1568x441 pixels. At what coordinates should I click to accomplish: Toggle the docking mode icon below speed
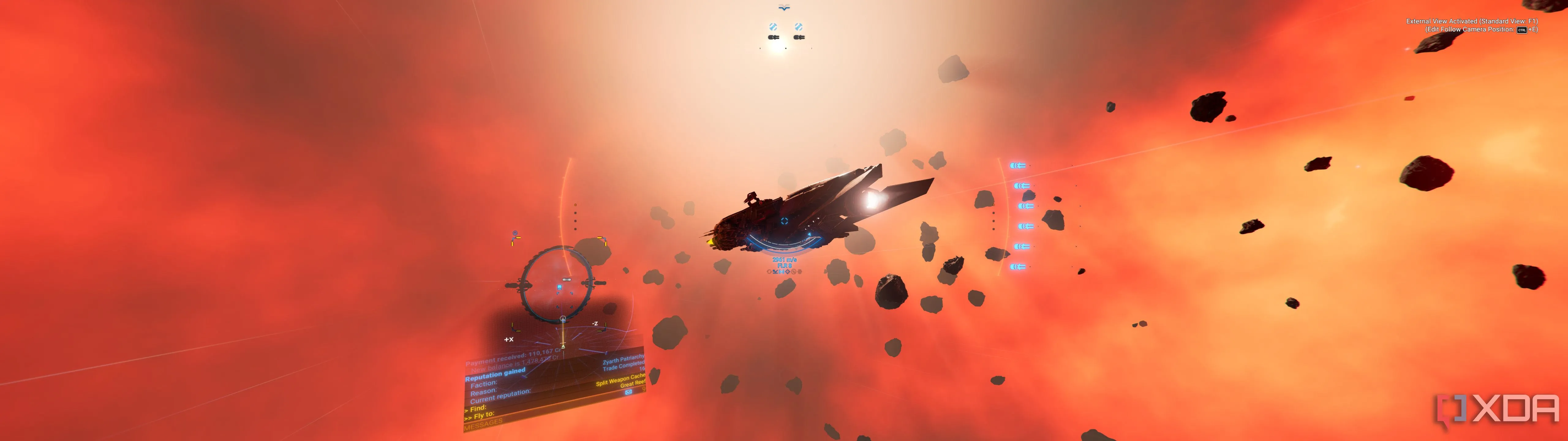point(775,272)
